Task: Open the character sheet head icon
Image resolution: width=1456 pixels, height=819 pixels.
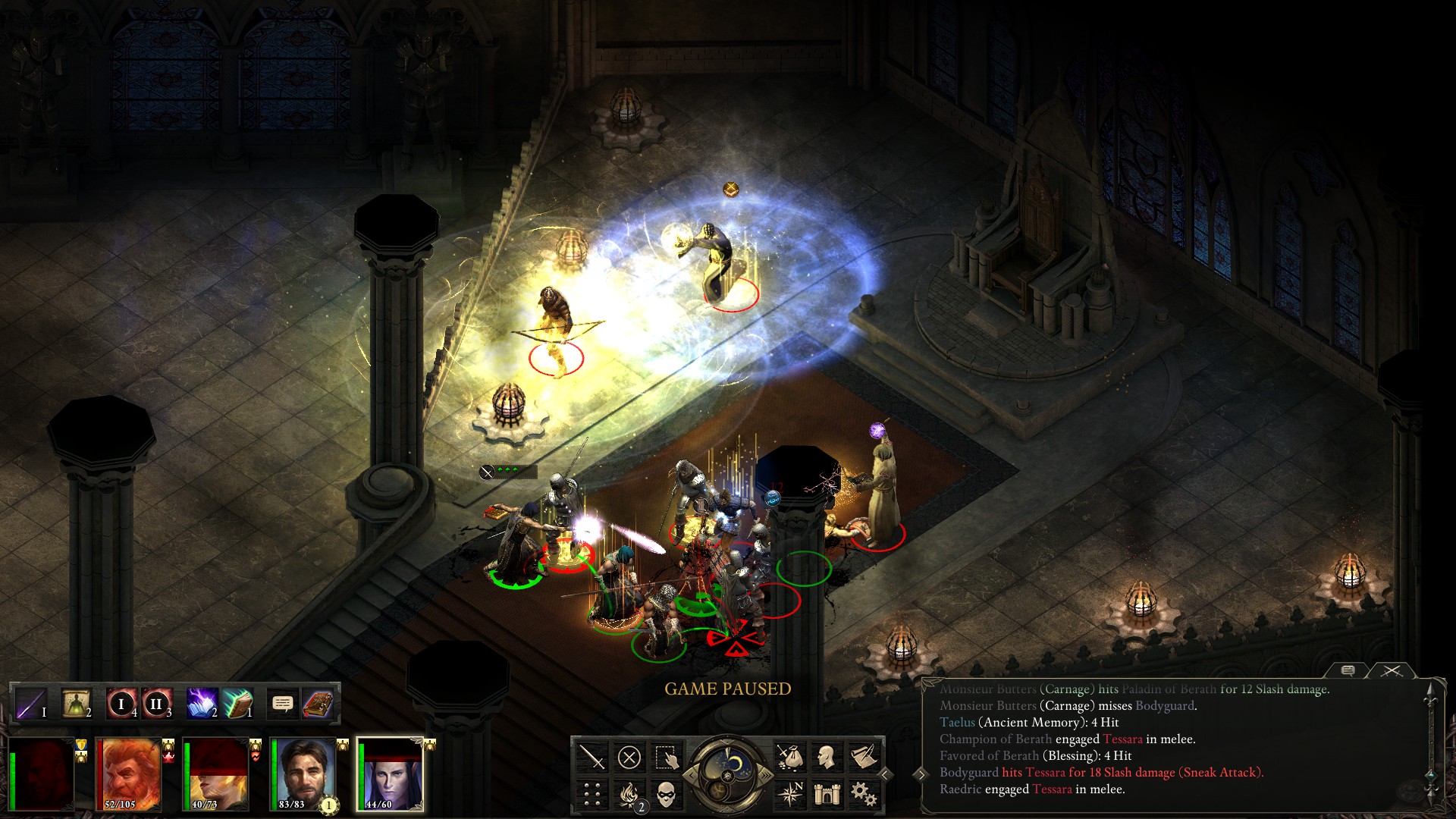Action: click(827, 757)
